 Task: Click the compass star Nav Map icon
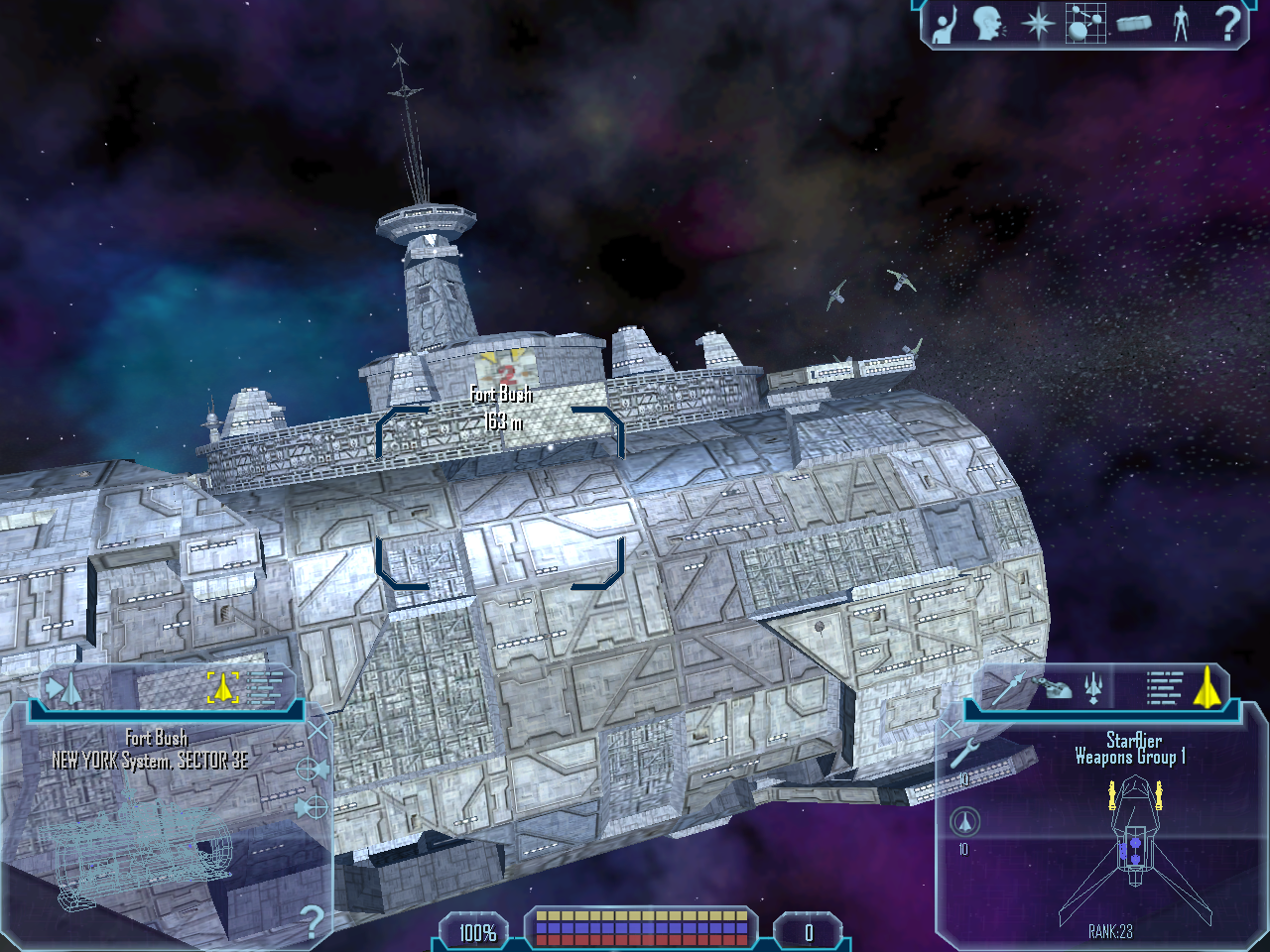(1038, 23)
